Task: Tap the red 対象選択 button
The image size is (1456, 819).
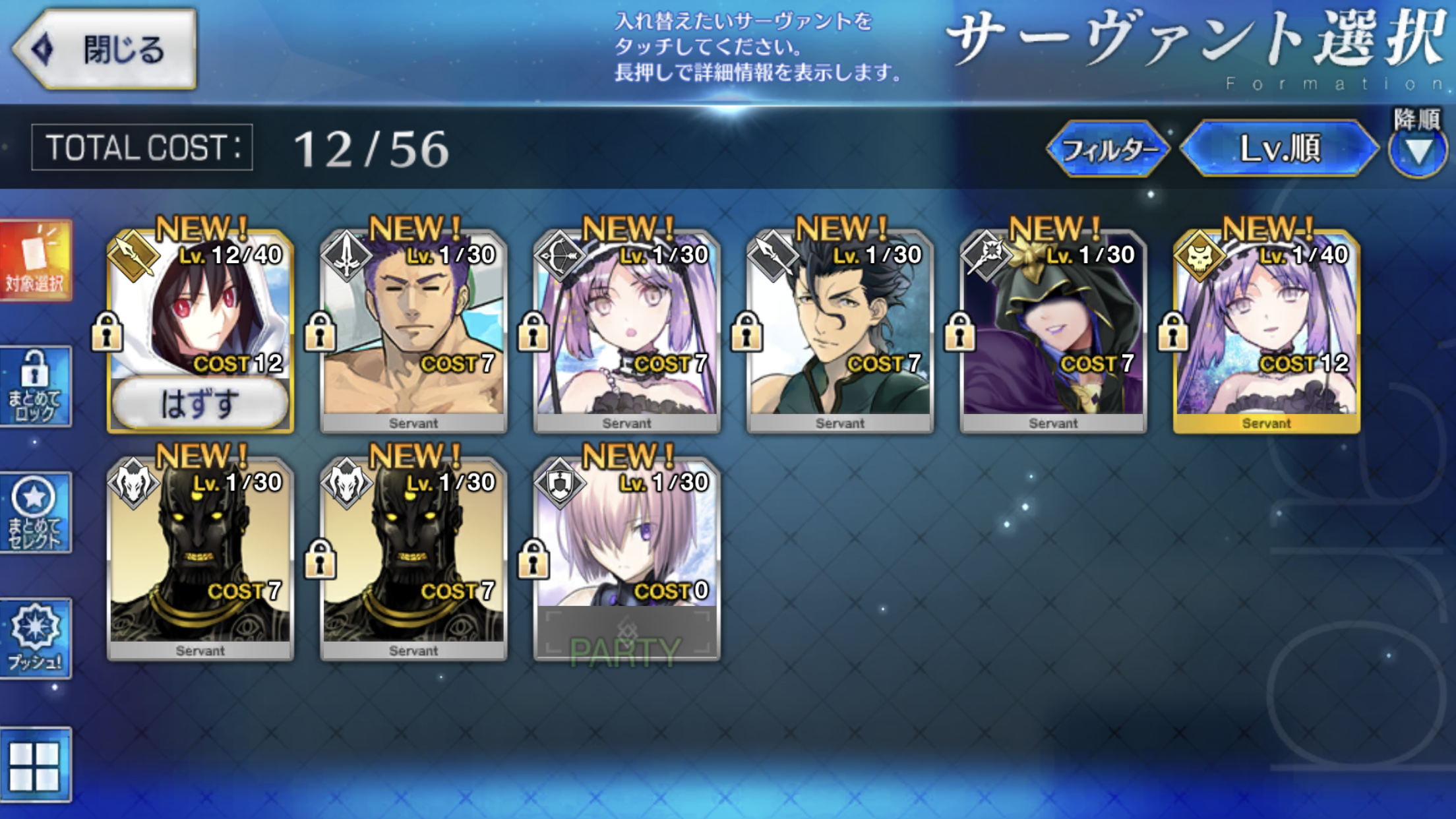Action: click(36, 261)
